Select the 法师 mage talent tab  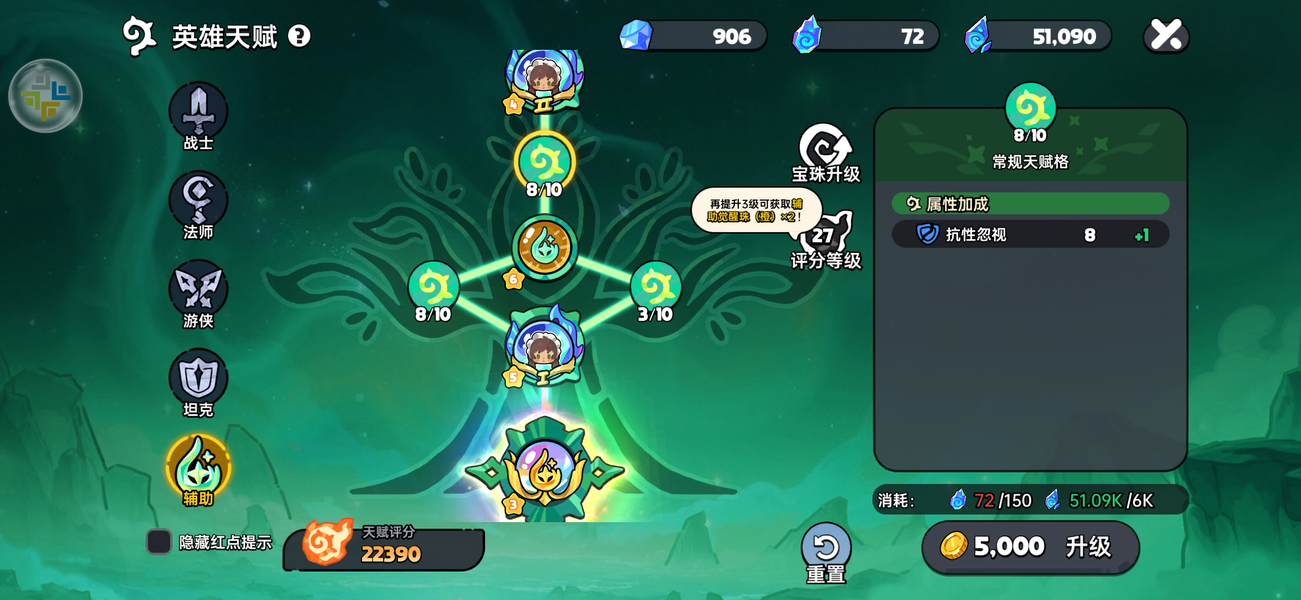[198, 200]
